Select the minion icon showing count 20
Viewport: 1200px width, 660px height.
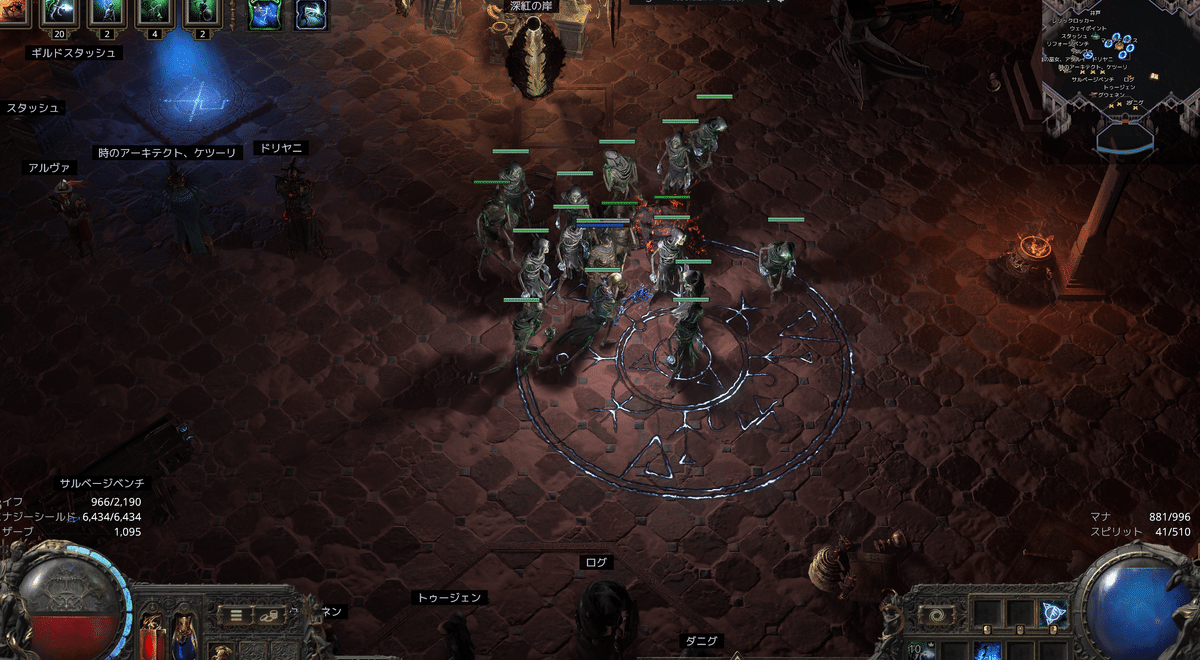[x=60, y=12]
